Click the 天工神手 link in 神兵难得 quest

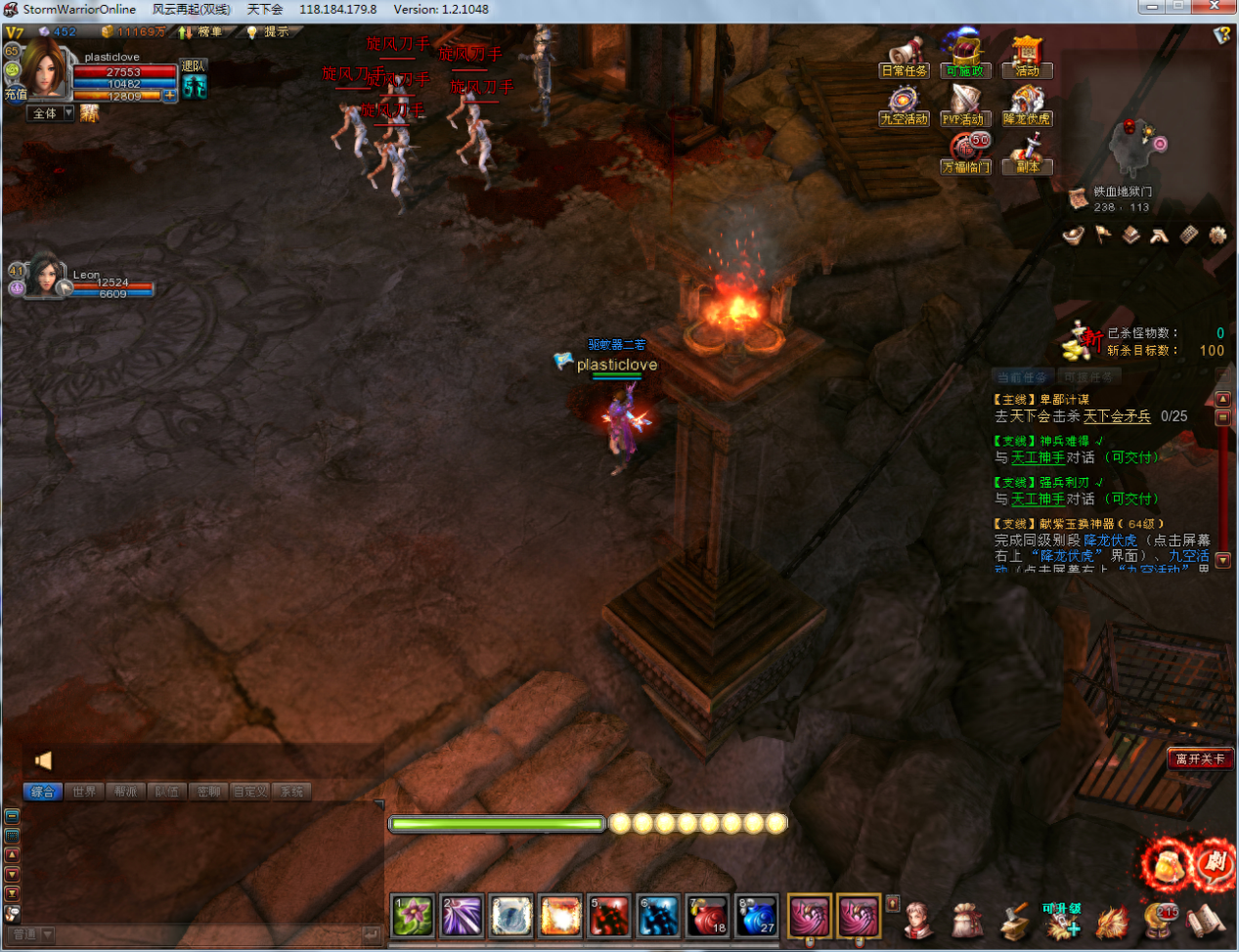tap(1038, 457)
